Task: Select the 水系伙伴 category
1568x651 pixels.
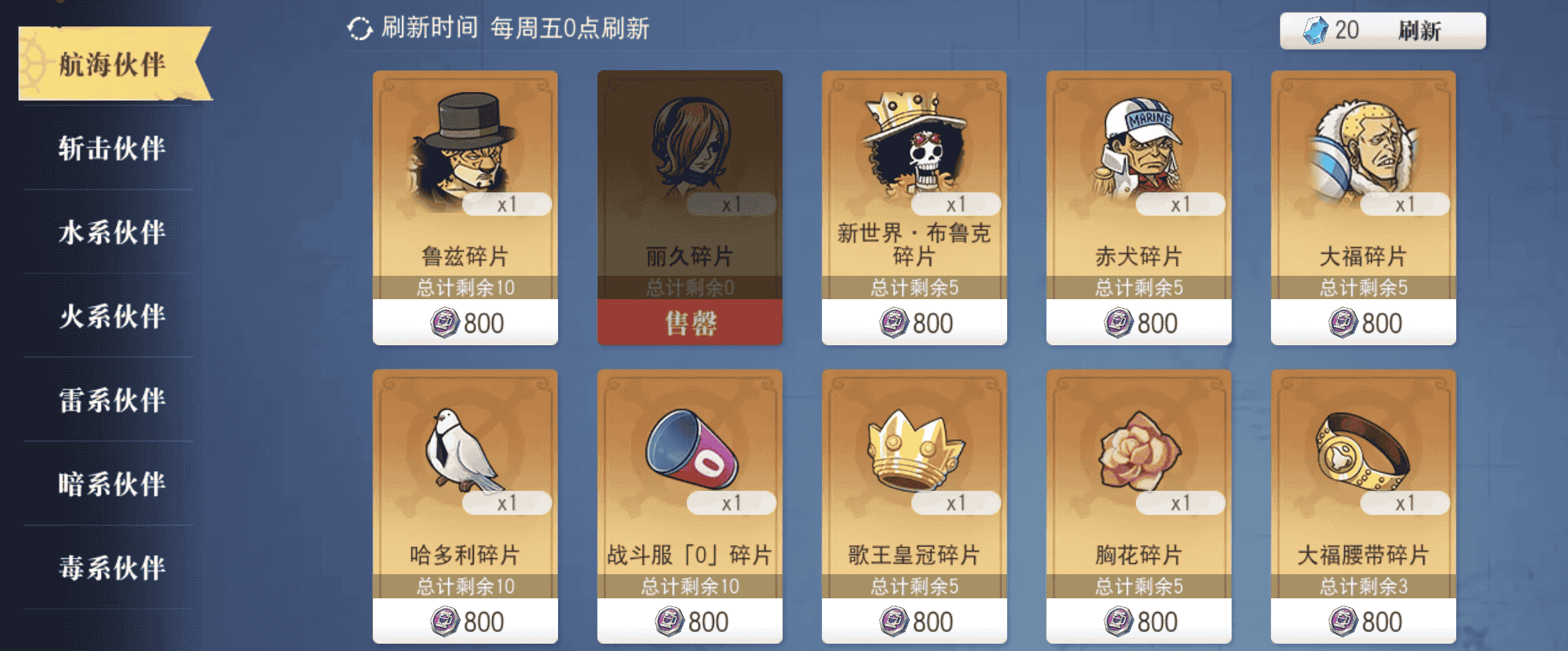Action: (x=112, y=233)
